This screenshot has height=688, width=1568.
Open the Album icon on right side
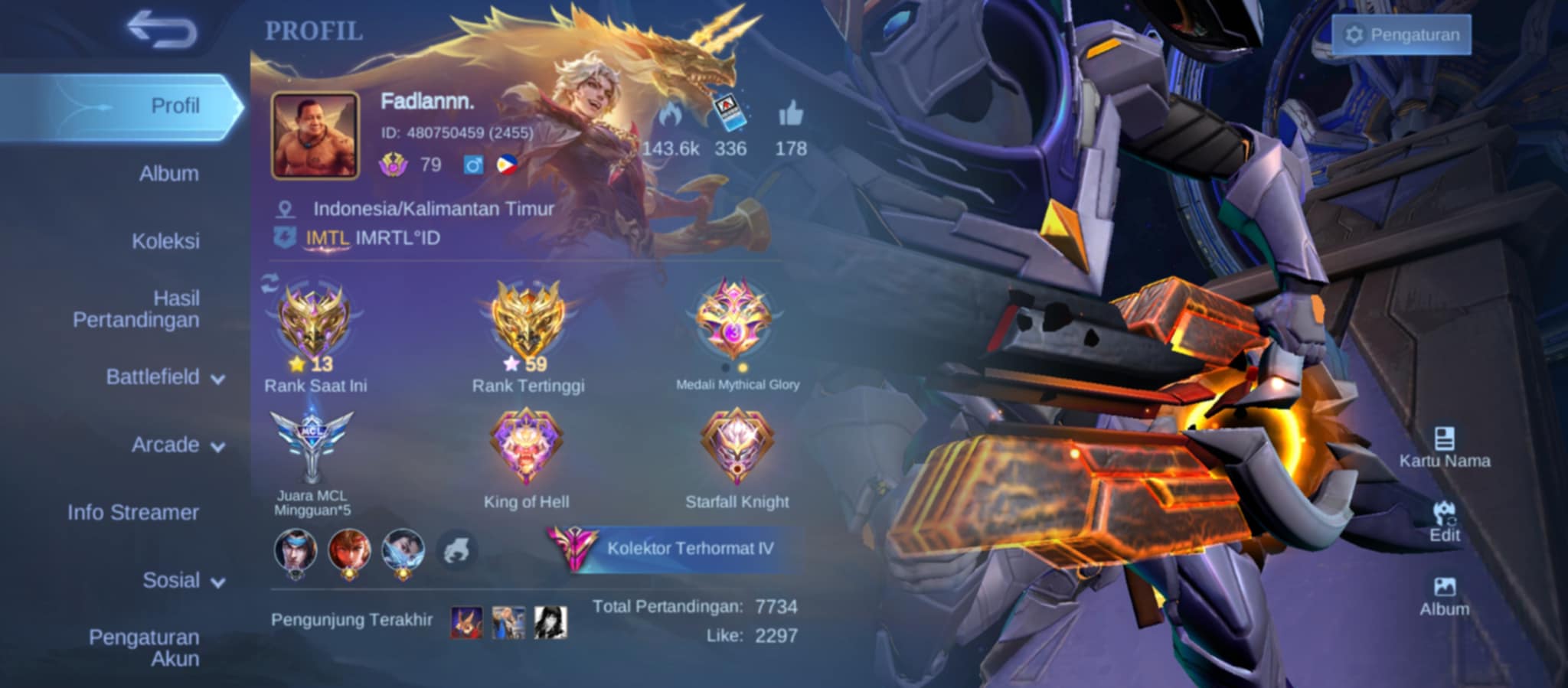pos(1444,596)
